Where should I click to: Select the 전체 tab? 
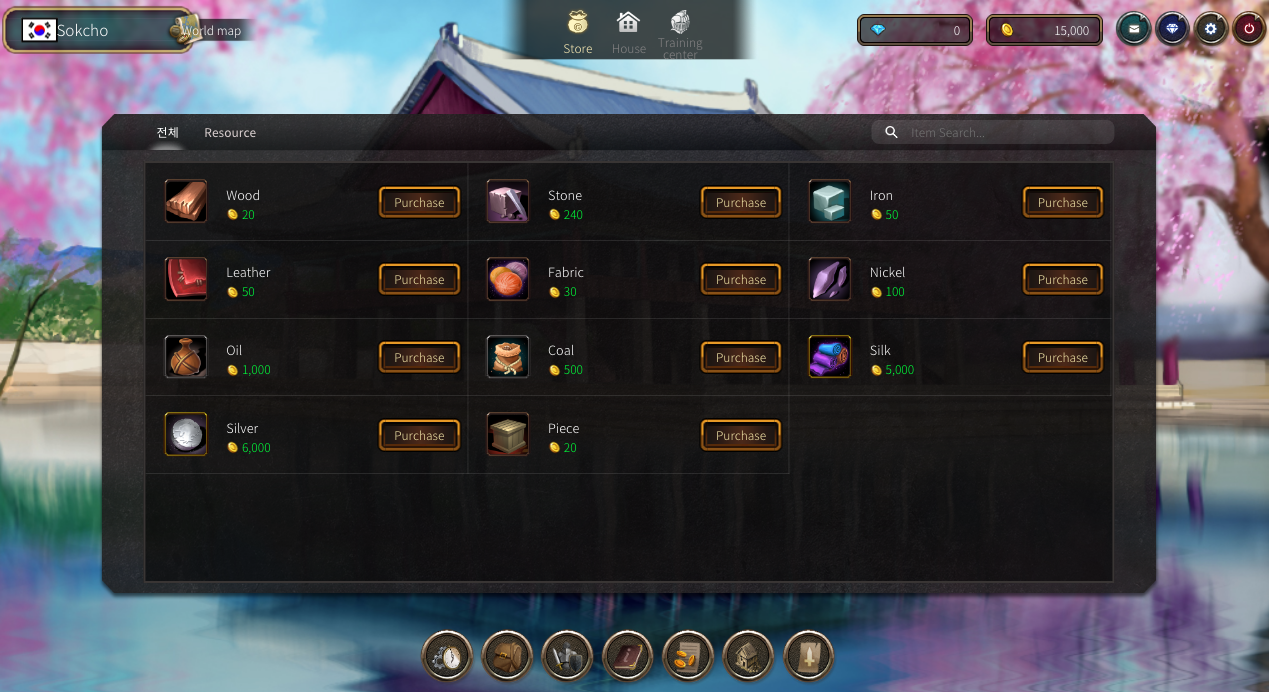coord(167,133)
